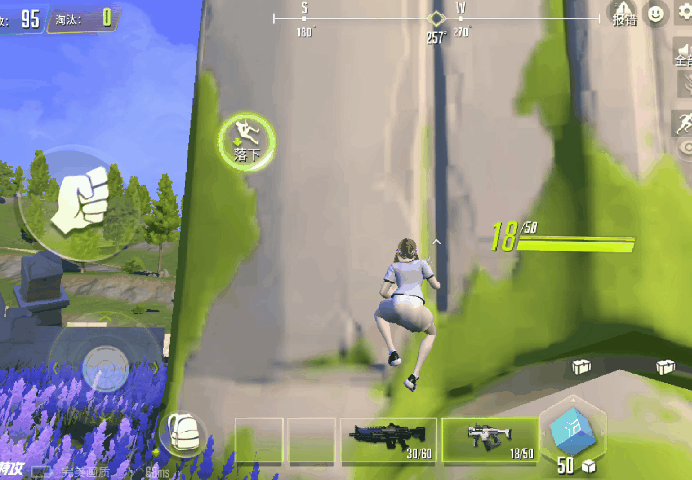Select the black rifle weapon slot
Screen dimensions: 692x480
pyautogui.click(x=389, y=438)
